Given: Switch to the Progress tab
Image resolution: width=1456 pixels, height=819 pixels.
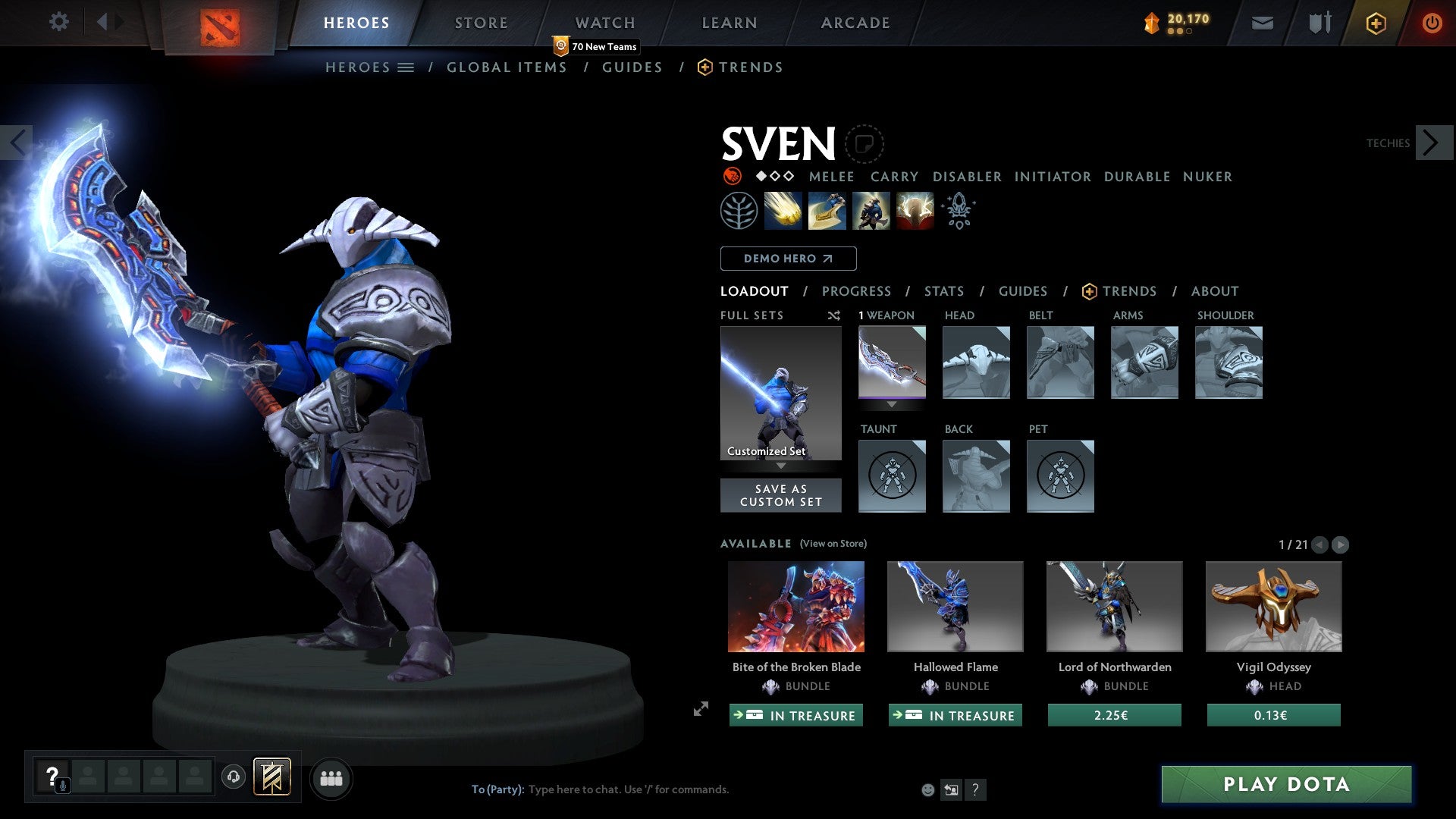Looking at the screenshot, I should [857, 291].
